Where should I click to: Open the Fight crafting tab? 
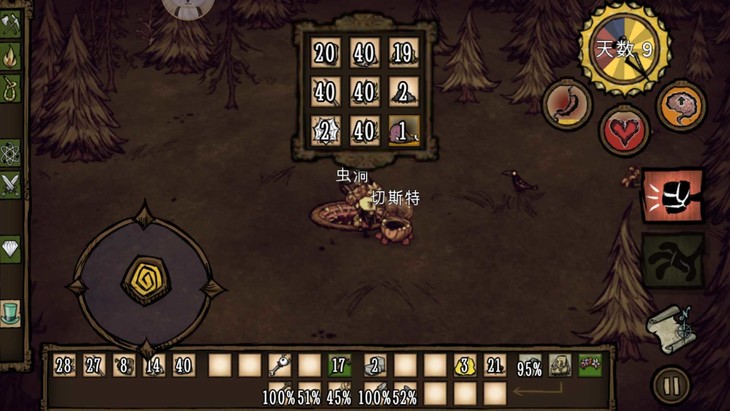[x=11, y=185]
